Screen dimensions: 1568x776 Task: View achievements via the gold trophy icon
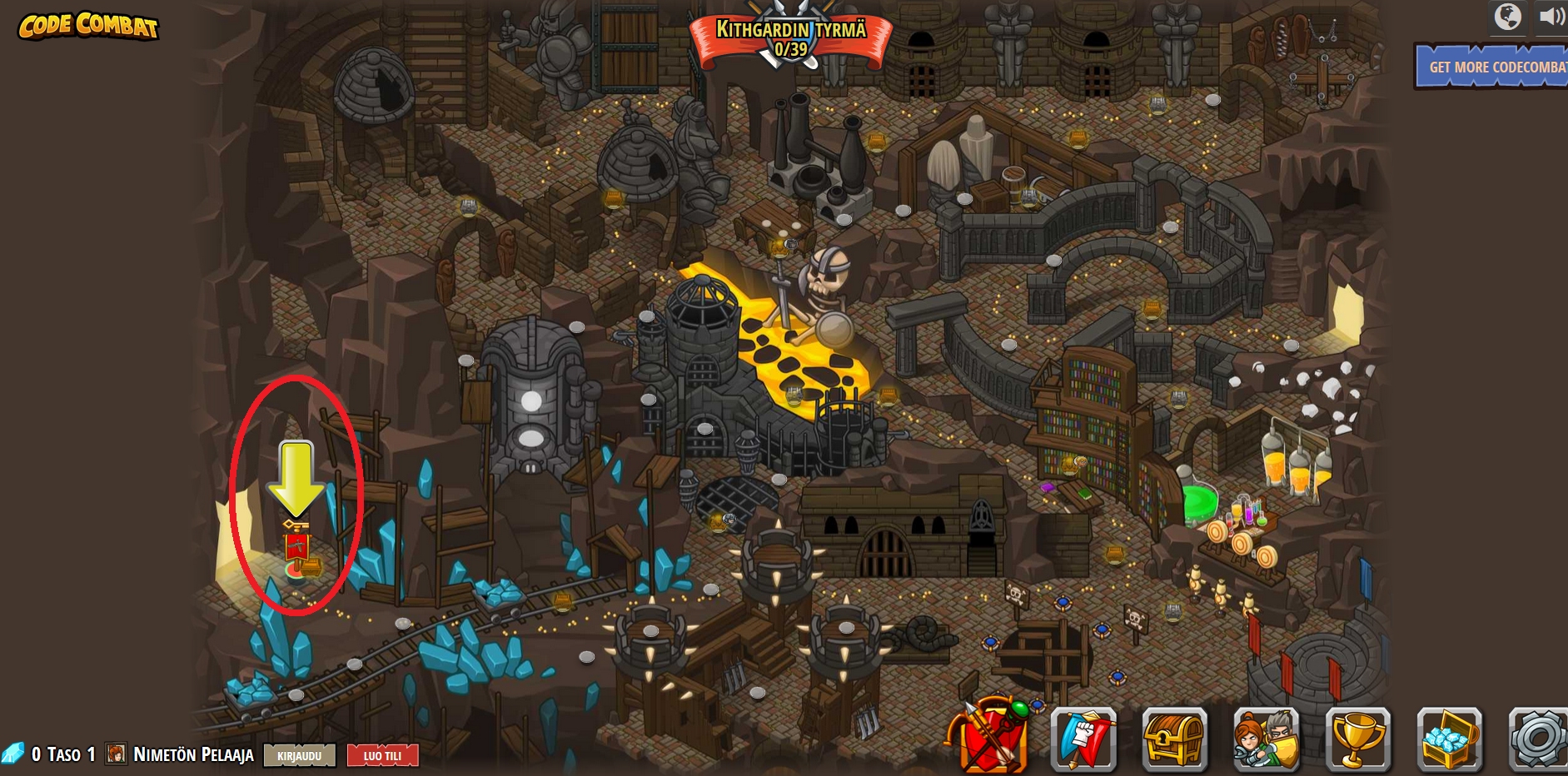click(1357, 739)
